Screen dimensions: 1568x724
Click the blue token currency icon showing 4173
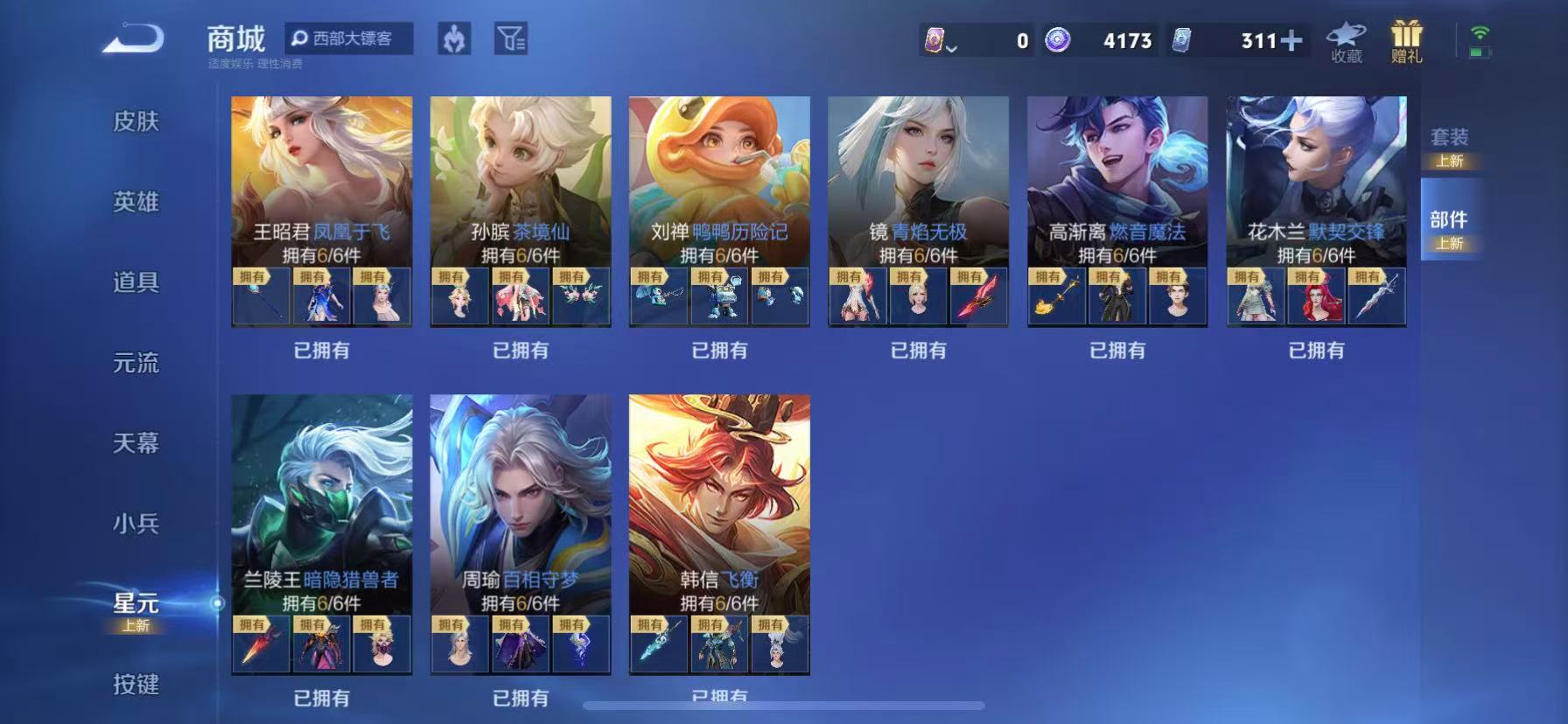[1060, 39]
